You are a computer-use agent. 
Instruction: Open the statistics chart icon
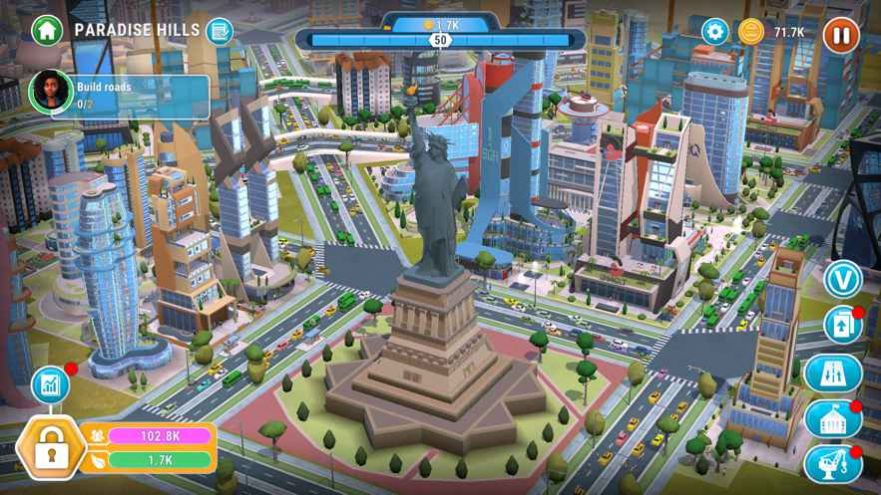[49, 385]
